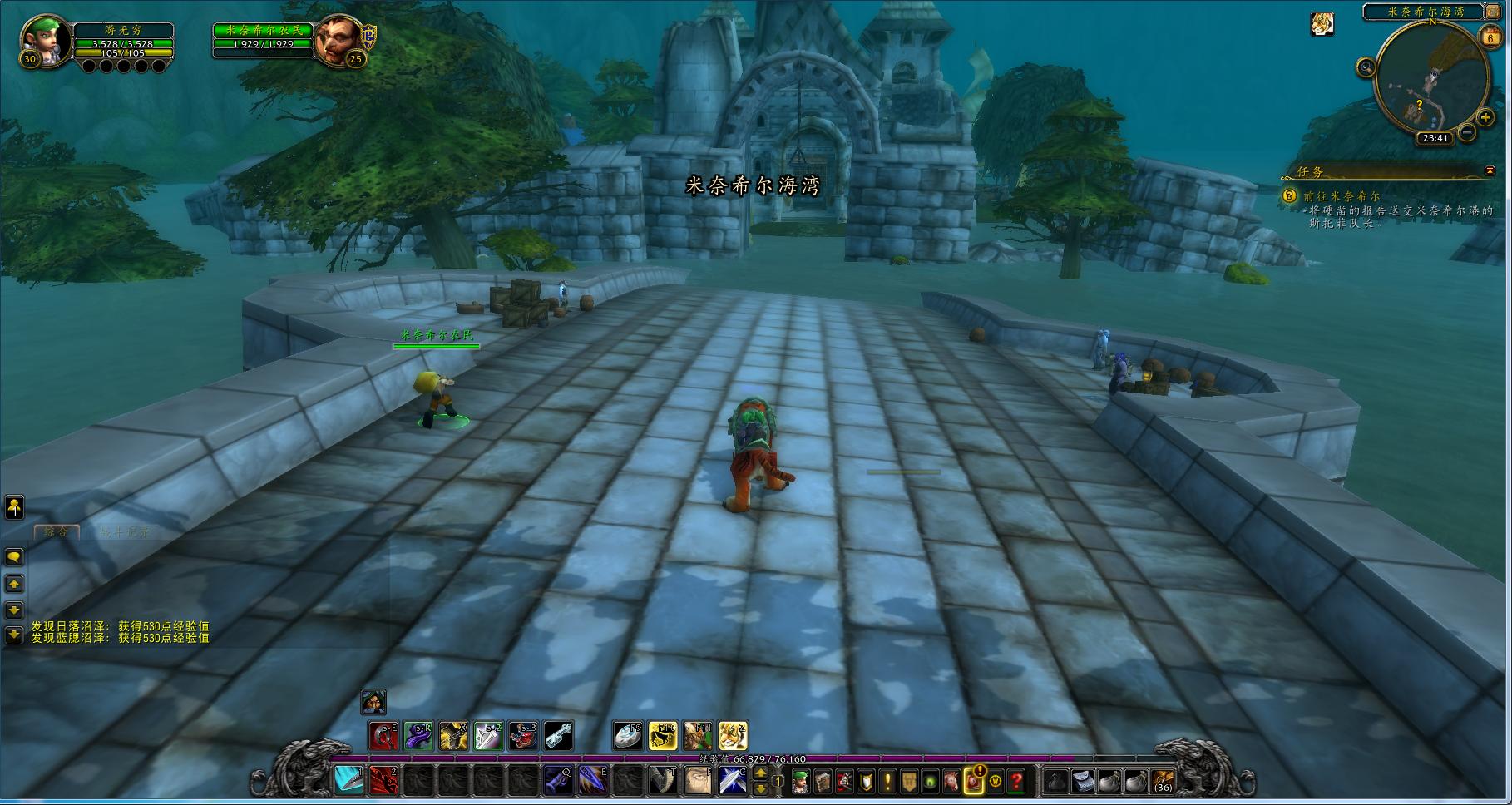Toggle the minimap tracking magnifier button

point(1366,67)
